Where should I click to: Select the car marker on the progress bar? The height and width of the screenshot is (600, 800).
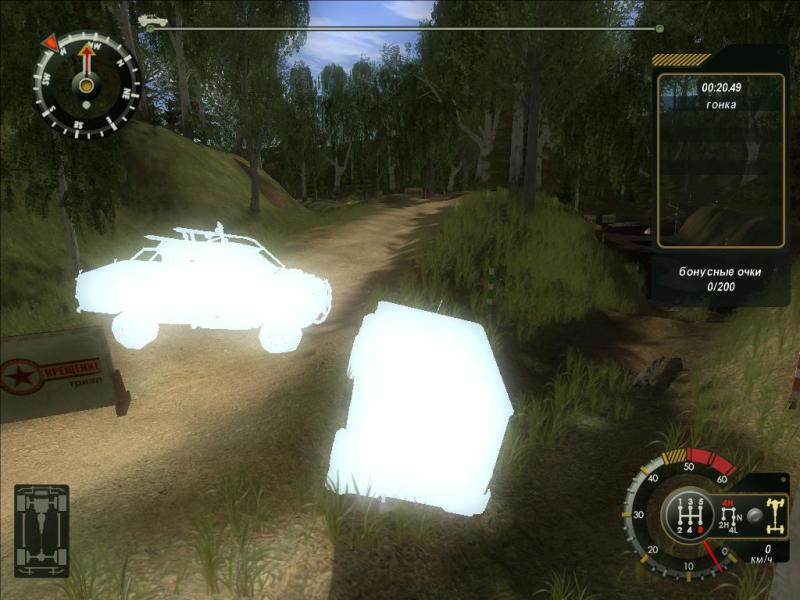[152, 20]
